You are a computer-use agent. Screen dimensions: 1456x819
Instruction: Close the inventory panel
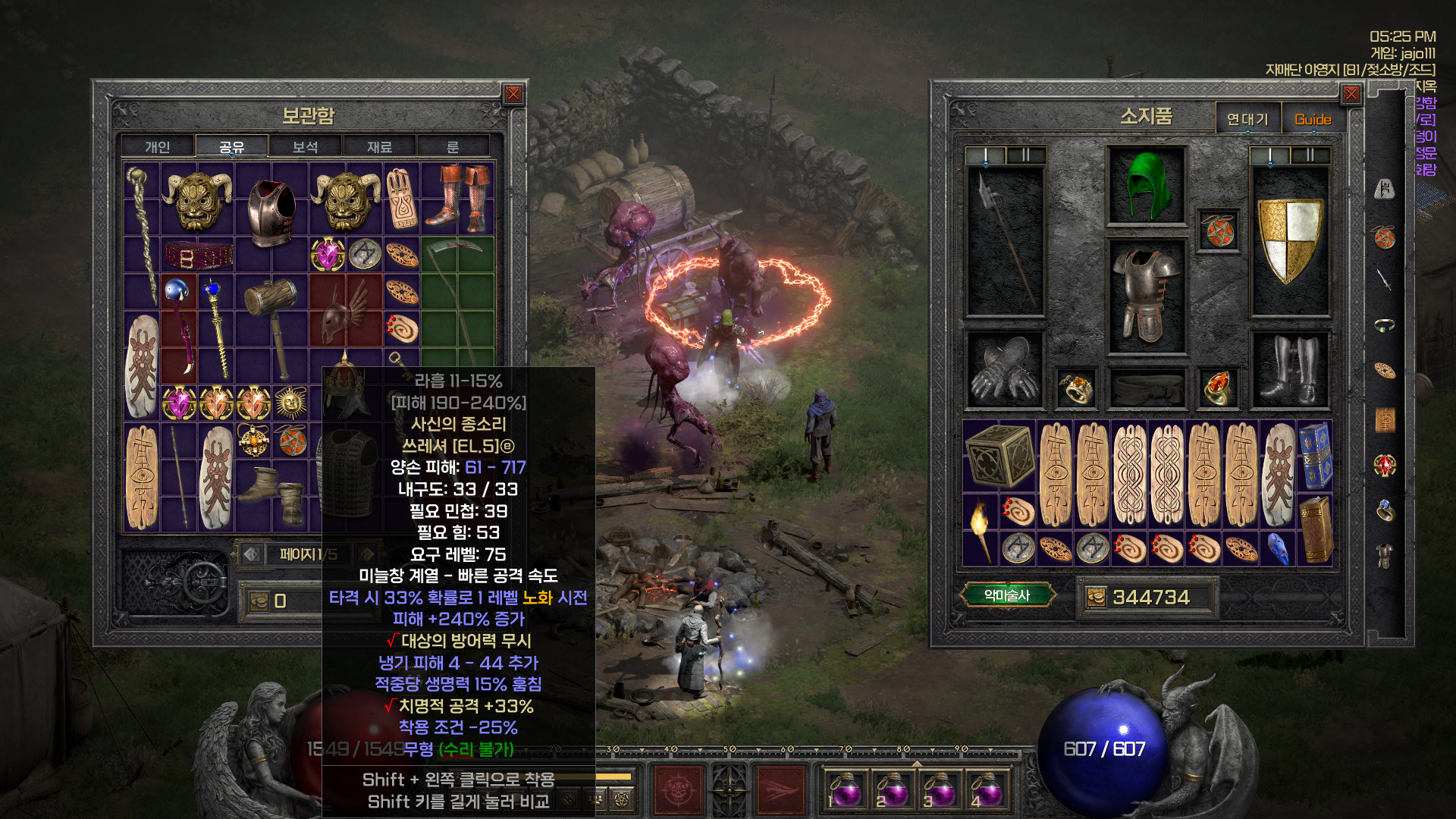1351,94
